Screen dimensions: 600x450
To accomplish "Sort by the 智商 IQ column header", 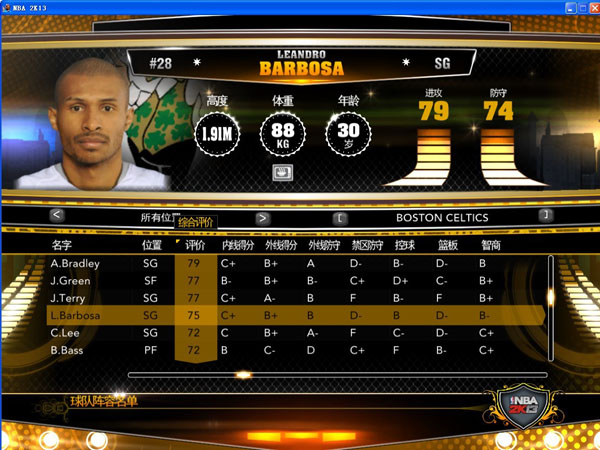I will pyautogui.click(x=490, y=244).
